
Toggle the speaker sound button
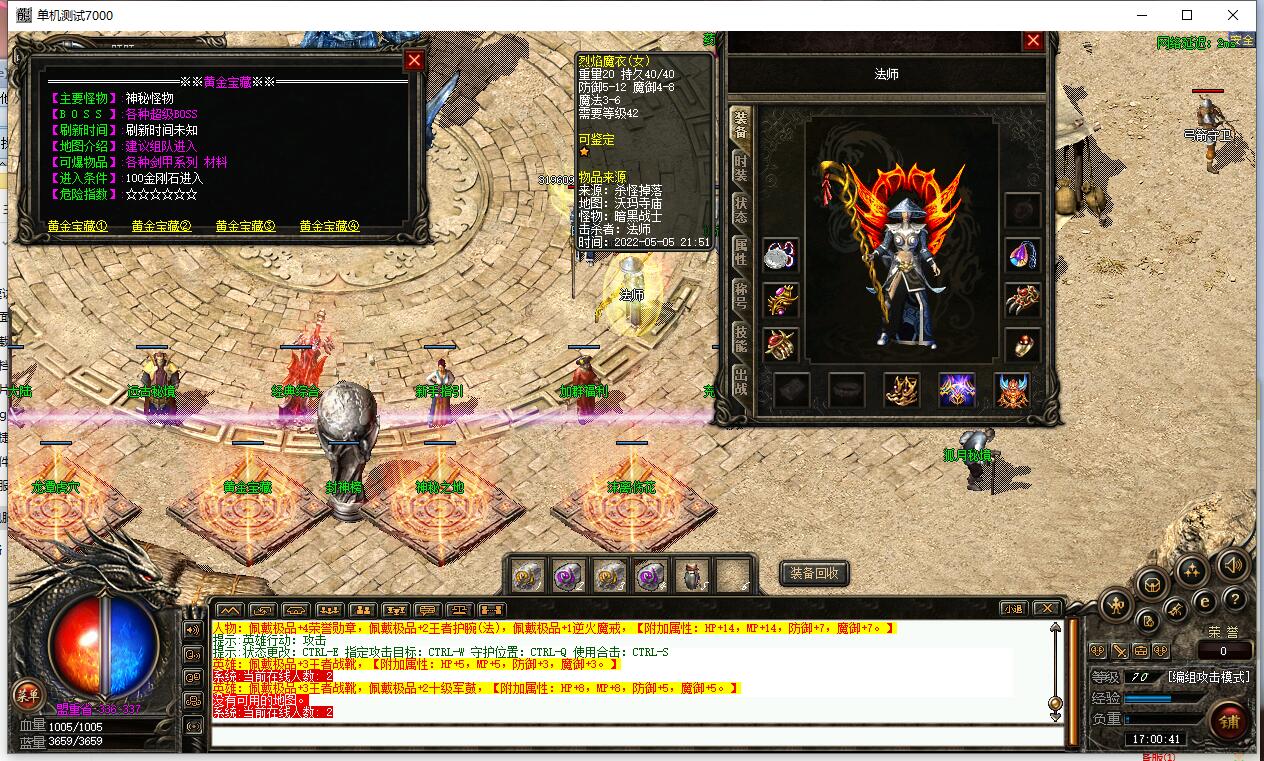pos(1232,566)
